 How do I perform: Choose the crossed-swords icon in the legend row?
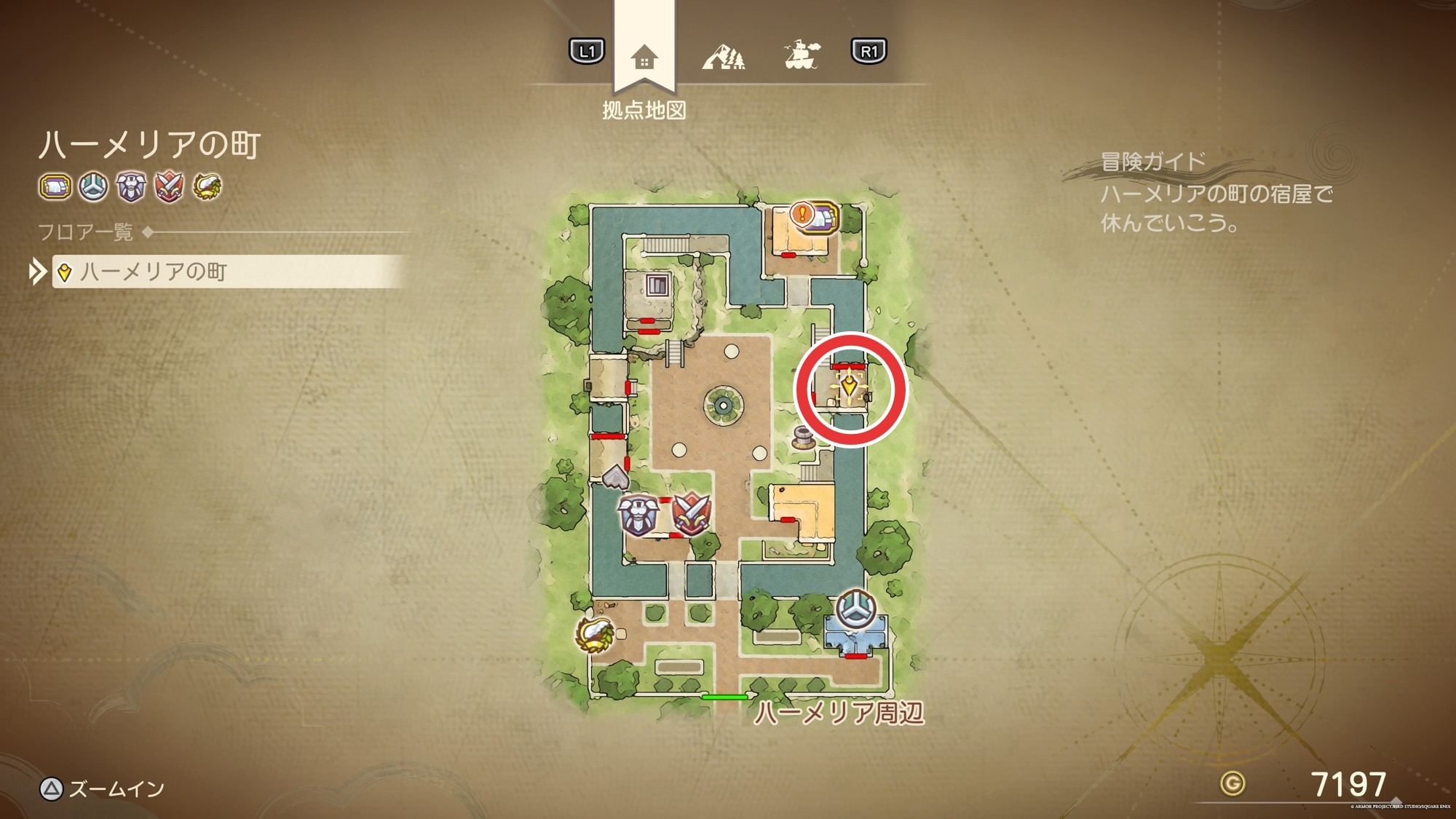(169, 187)
